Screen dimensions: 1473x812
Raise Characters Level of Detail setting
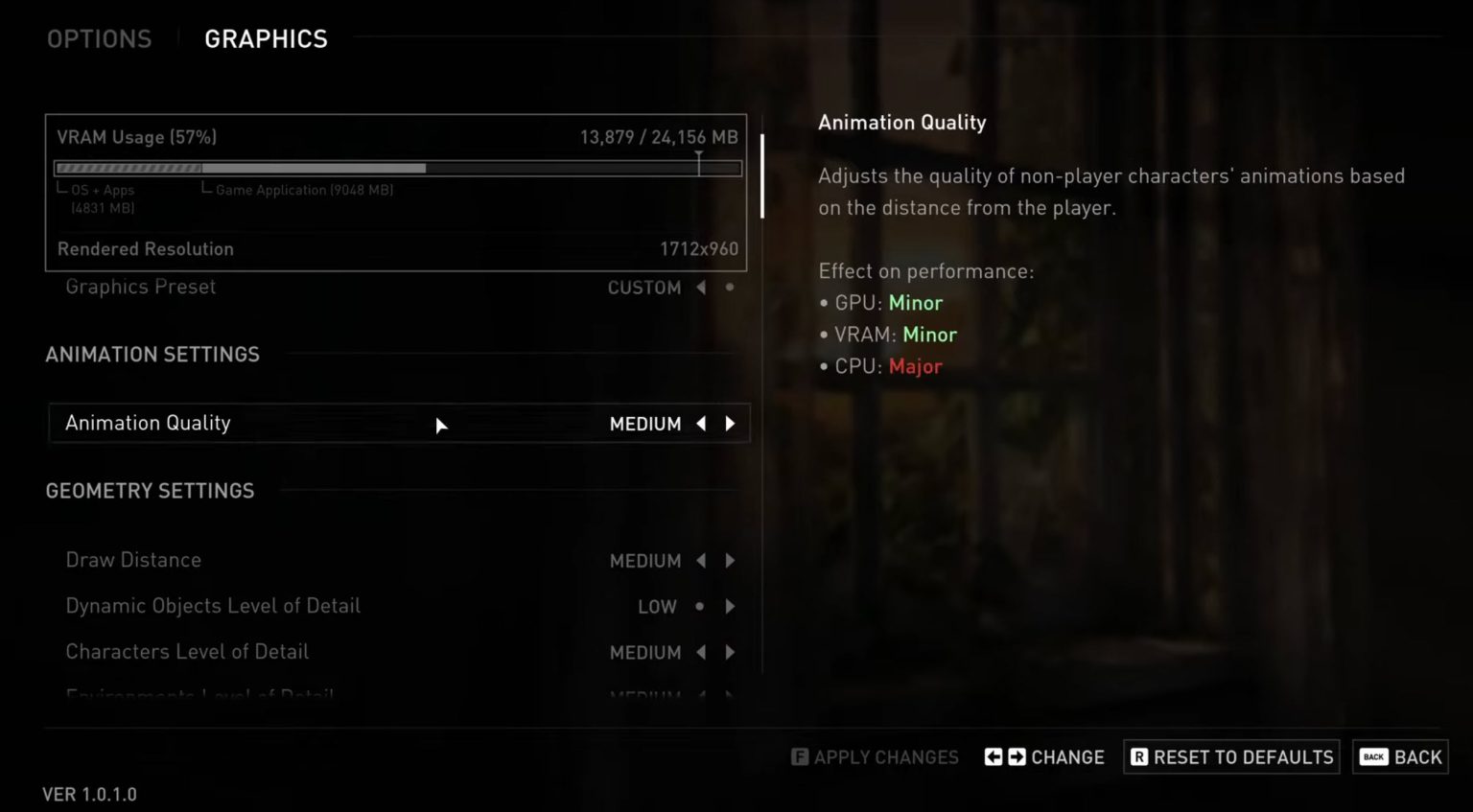coord(730,652)
